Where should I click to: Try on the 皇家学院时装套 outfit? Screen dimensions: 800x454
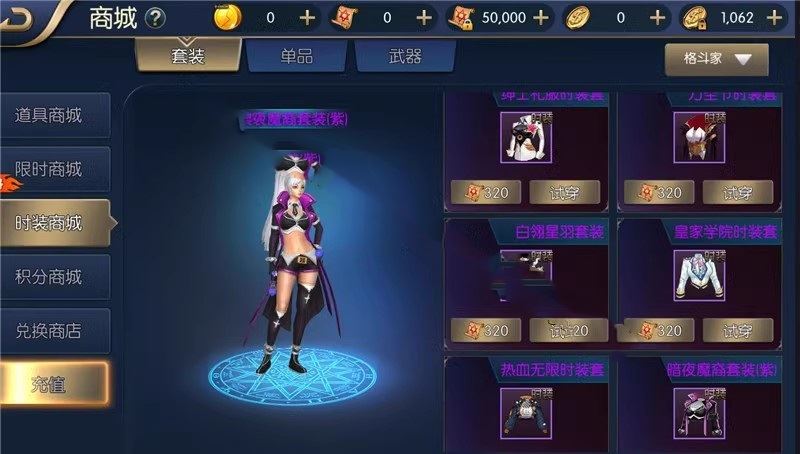pos(736,329)
